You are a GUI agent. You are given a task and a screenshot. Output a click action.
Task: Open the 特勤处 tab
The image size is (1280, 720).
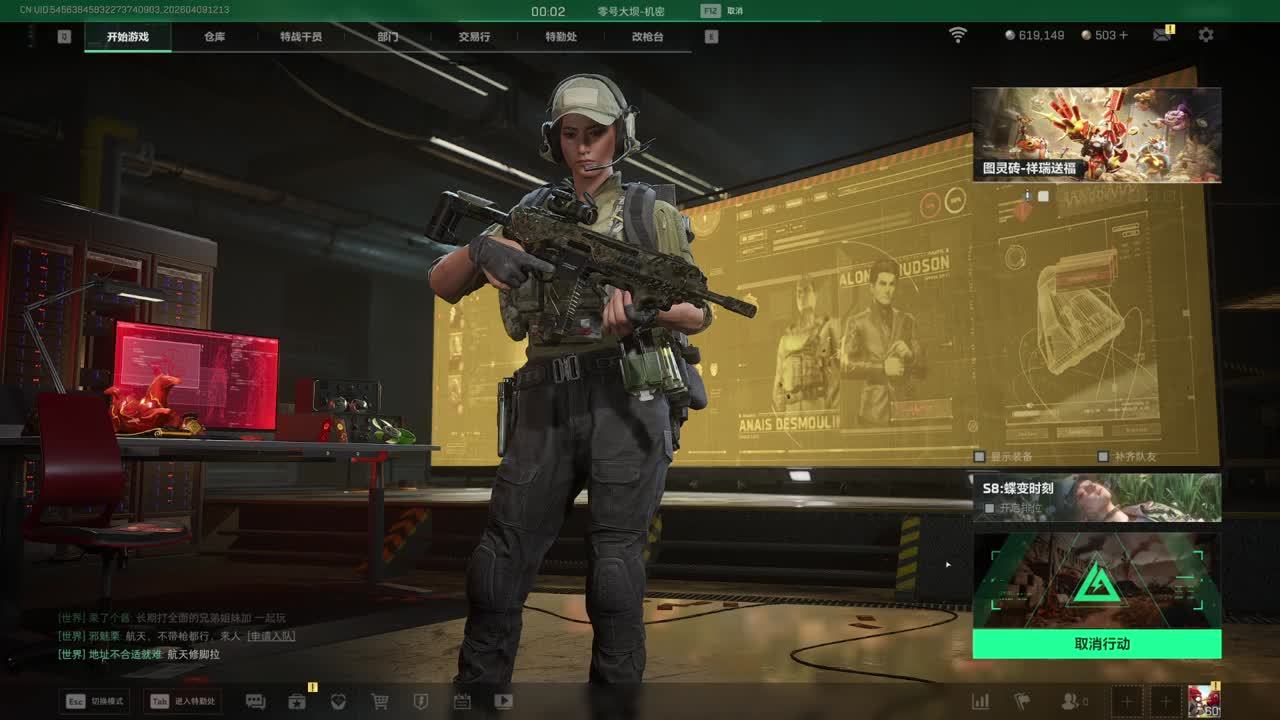coord(561,37)
